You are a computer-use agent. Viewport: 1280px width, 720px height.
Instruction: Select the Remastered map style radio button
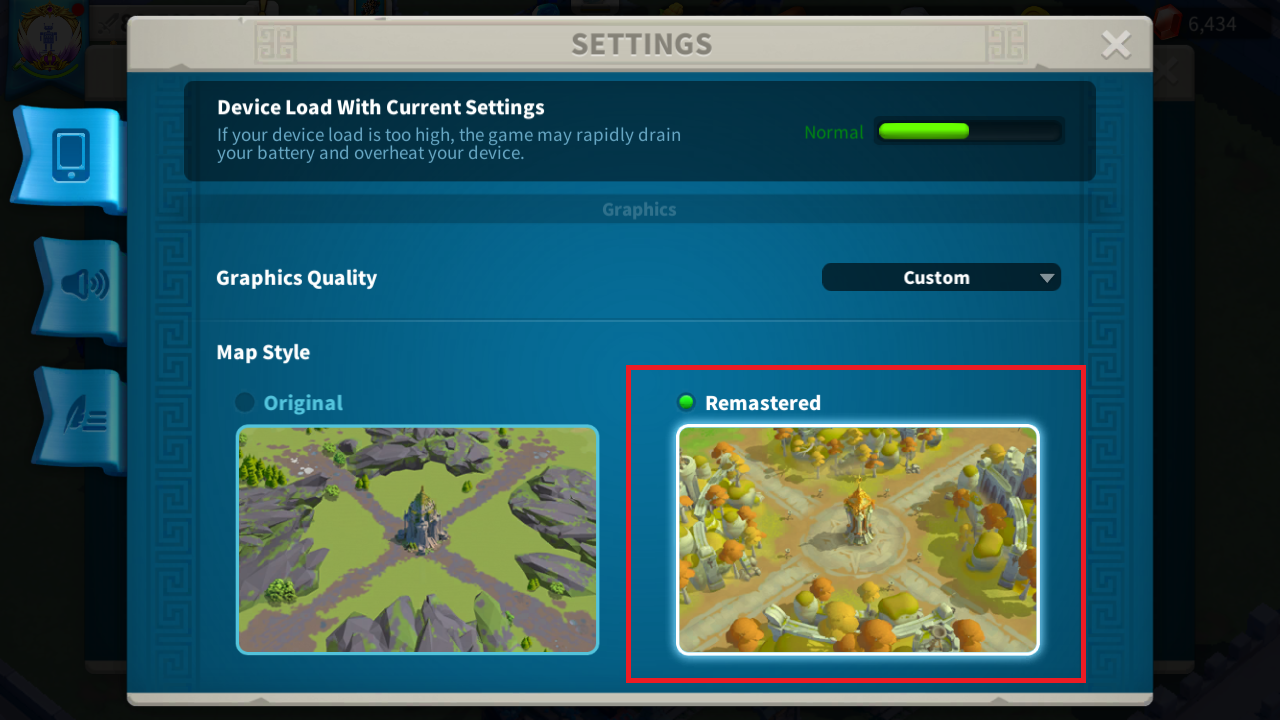click(685, 403)
